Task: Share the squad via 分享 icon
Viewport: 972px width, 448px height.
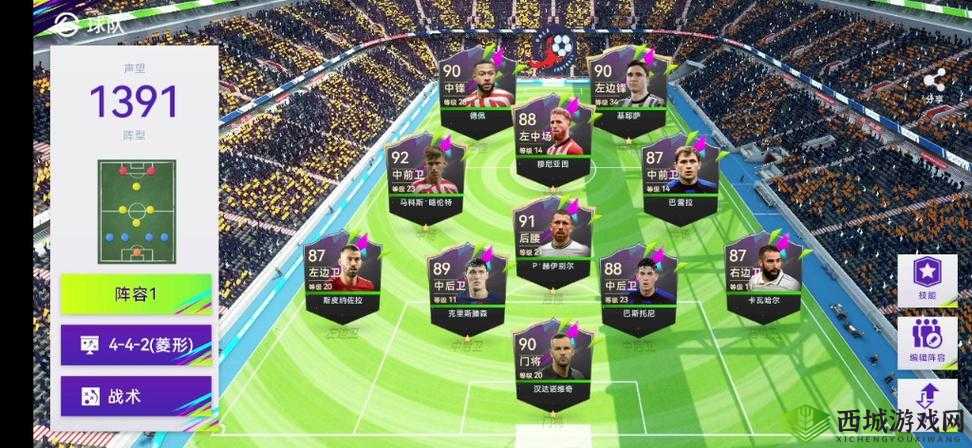Action: 935,85
